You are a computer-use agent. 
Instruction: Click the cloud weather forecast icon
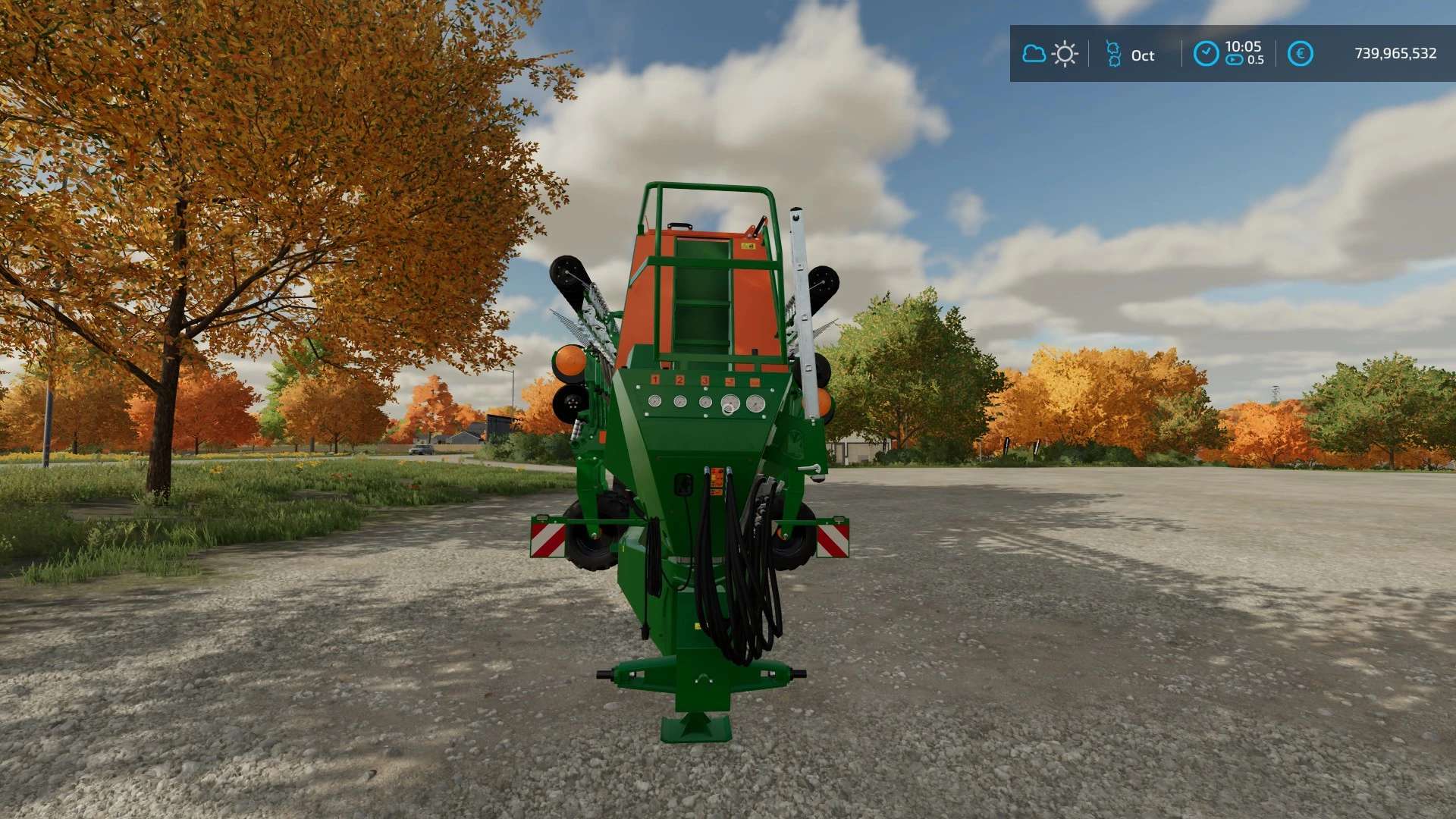click(1034, 54)
